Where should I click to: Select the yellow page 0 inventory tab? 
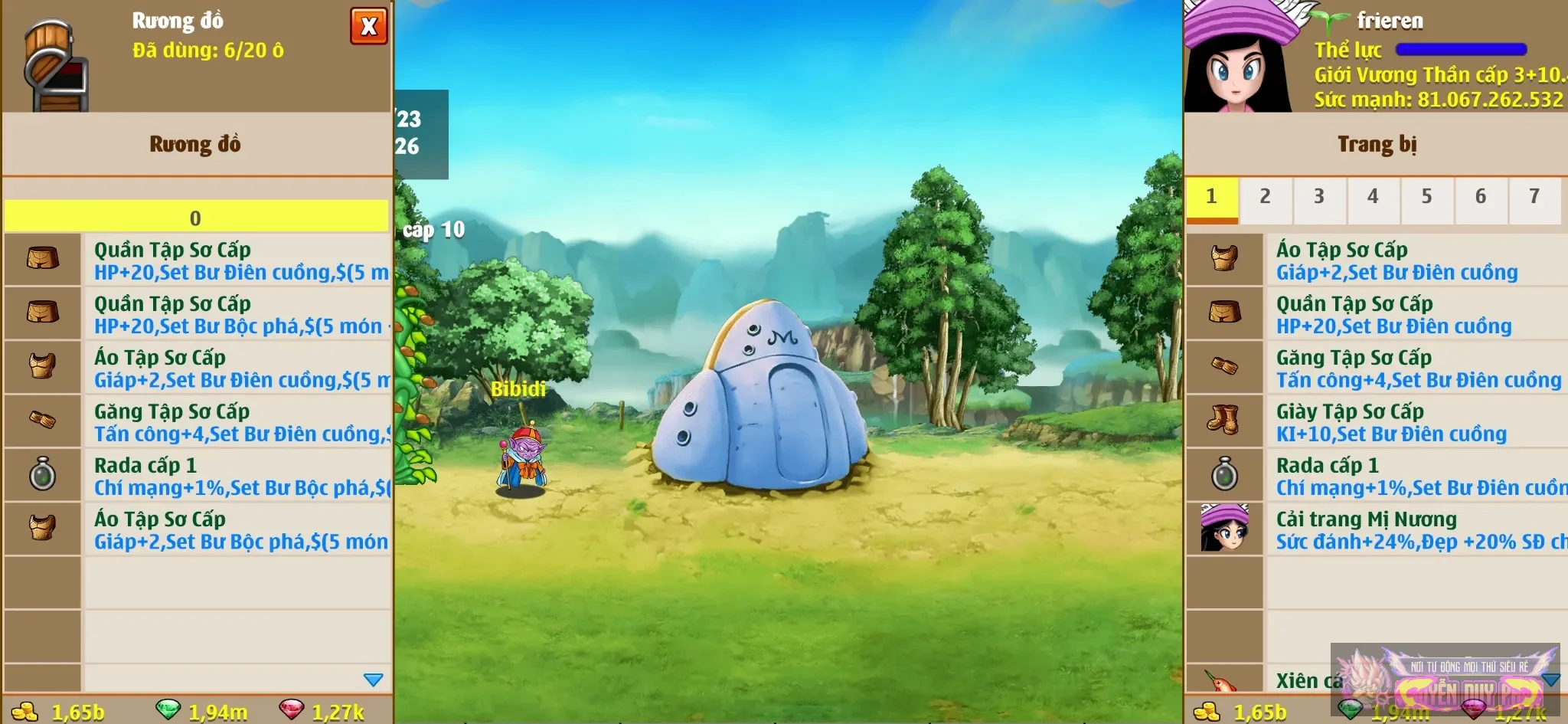click(196, 218)
